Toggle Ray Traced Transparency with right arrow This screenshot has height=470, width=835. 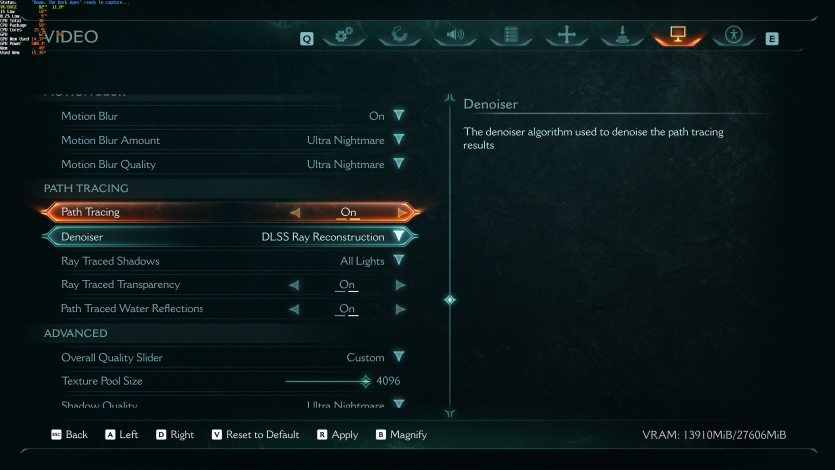tap(400, 285)
